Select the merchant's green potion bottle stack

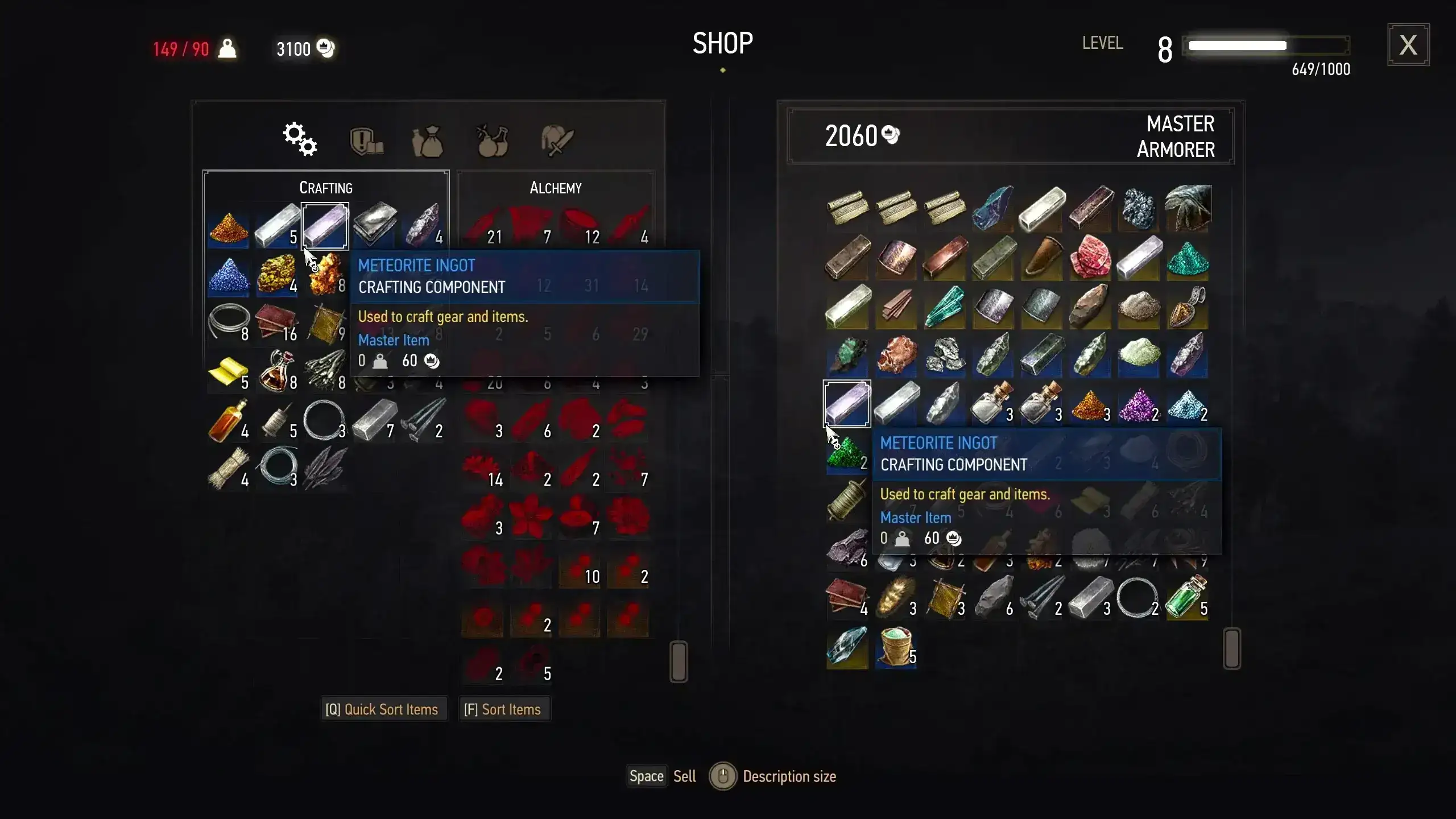1187,597
